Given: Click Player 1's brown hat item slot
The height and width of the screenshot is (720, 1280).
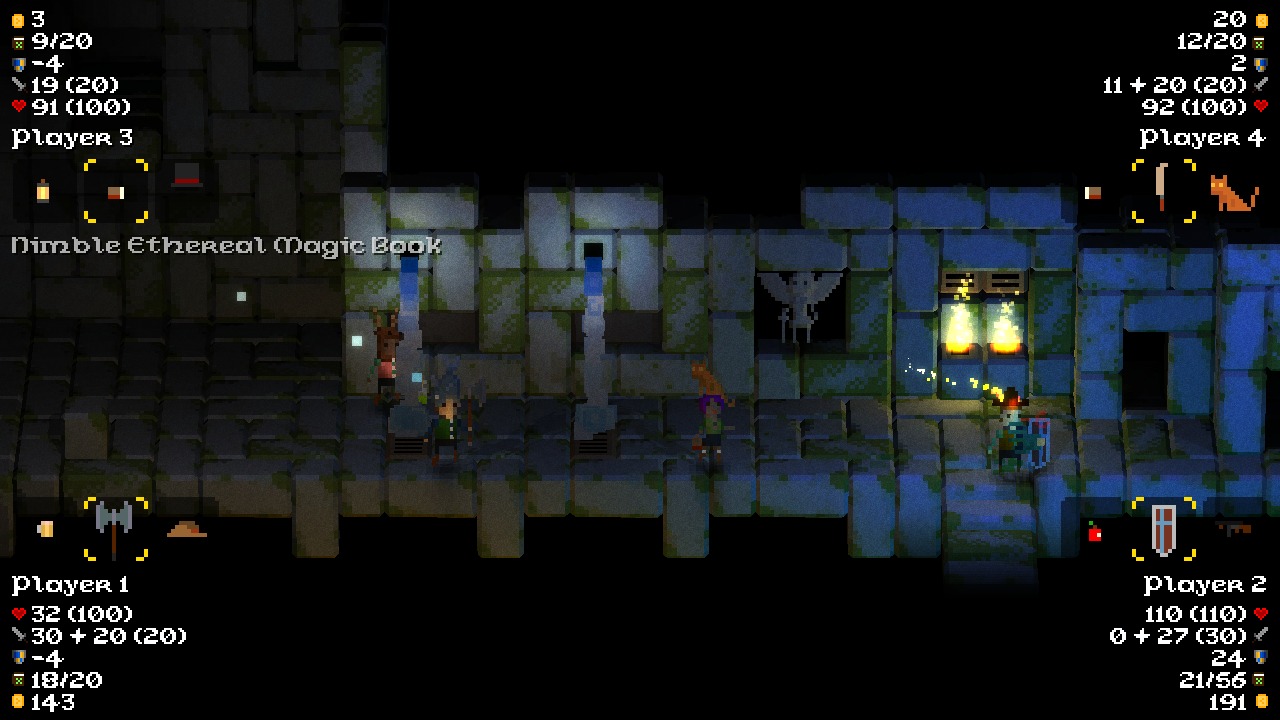Looking at the screenshot, I should coord(185,528).
